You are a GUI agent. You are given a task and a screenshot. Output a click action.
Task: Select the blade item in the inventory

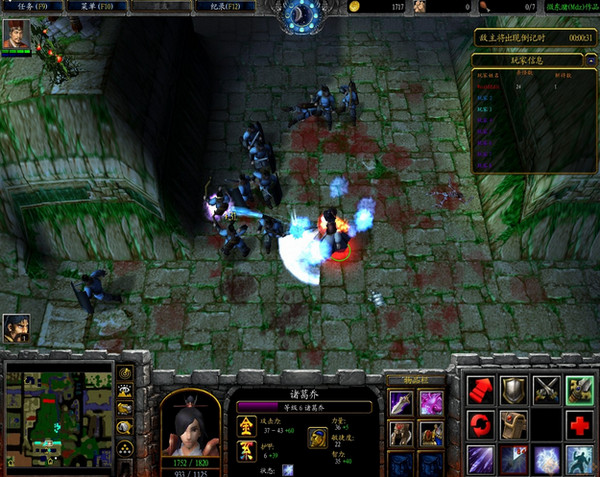tap(400, 403)
